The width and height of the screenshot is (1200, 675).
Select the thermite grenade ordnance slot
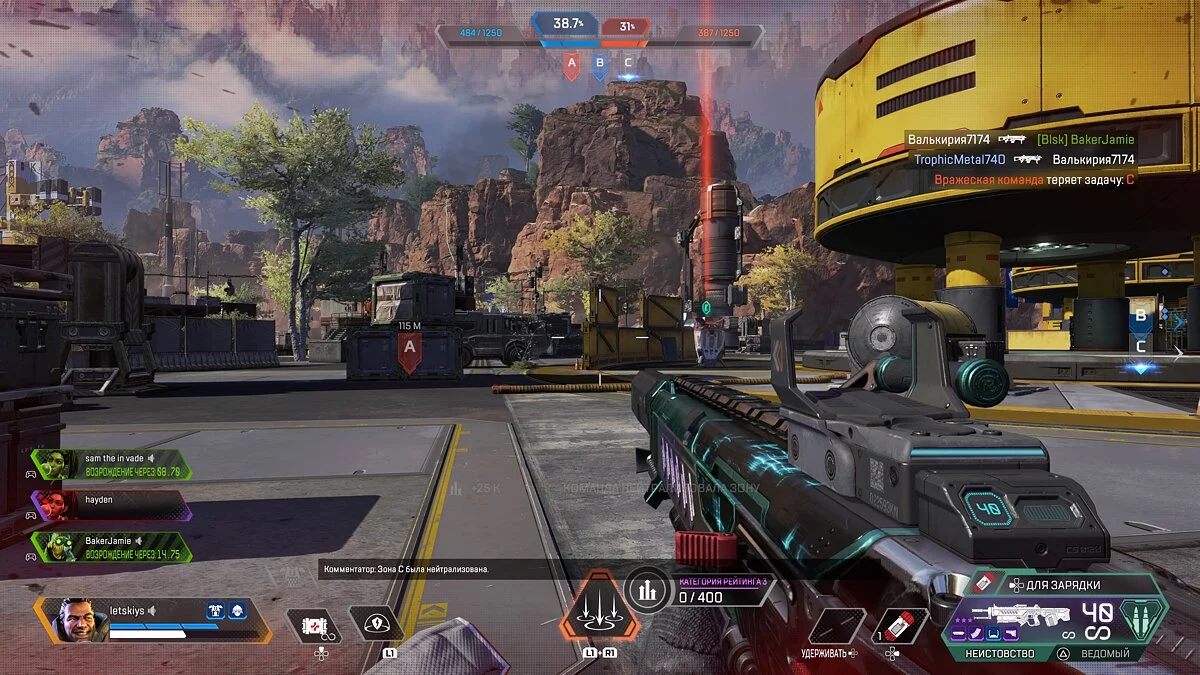900,626
